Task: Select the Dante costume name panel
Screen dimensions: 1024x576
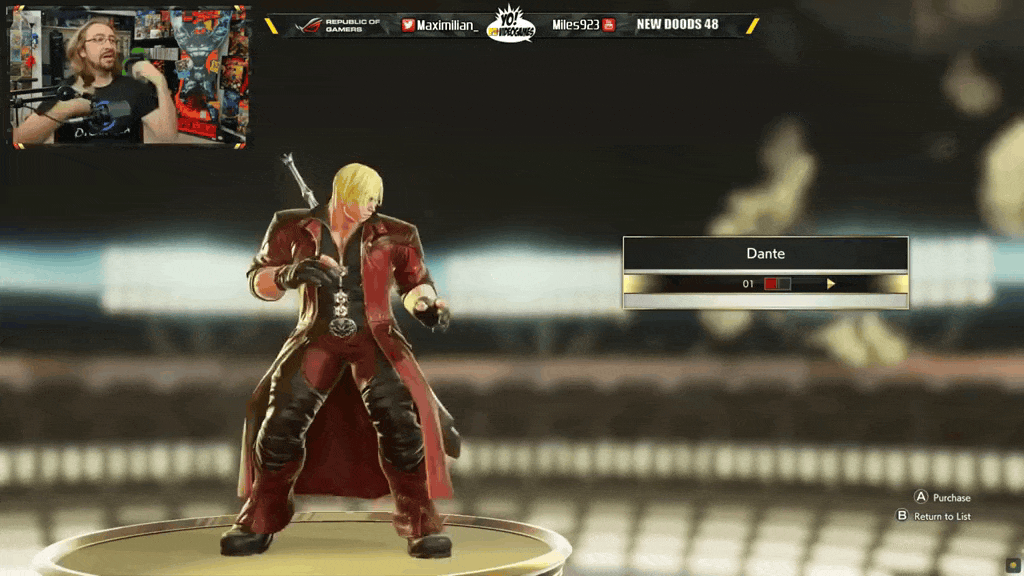Action: (x=765, y=254)
